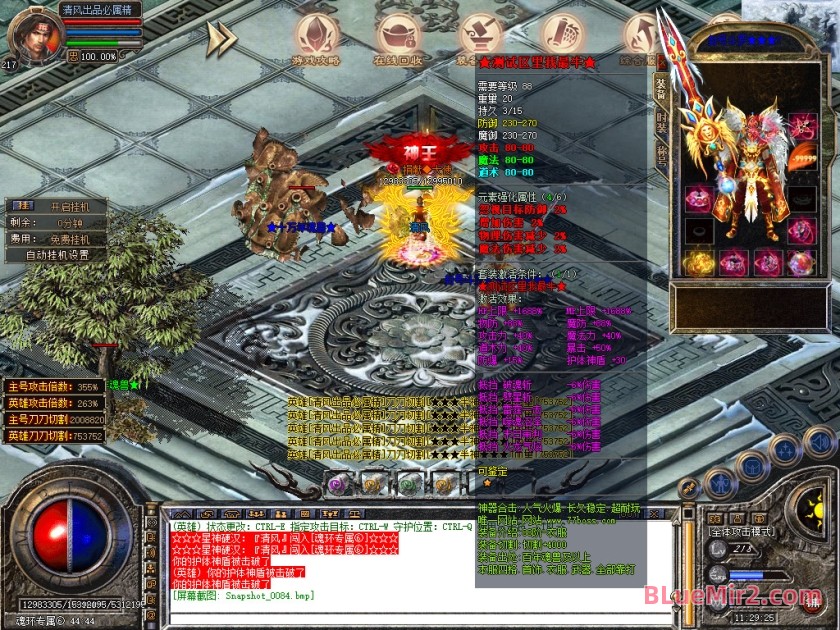Open the 在线回收 online recycle icon
The height and width of the screenshot is (630, 840).
pos(398,37)
